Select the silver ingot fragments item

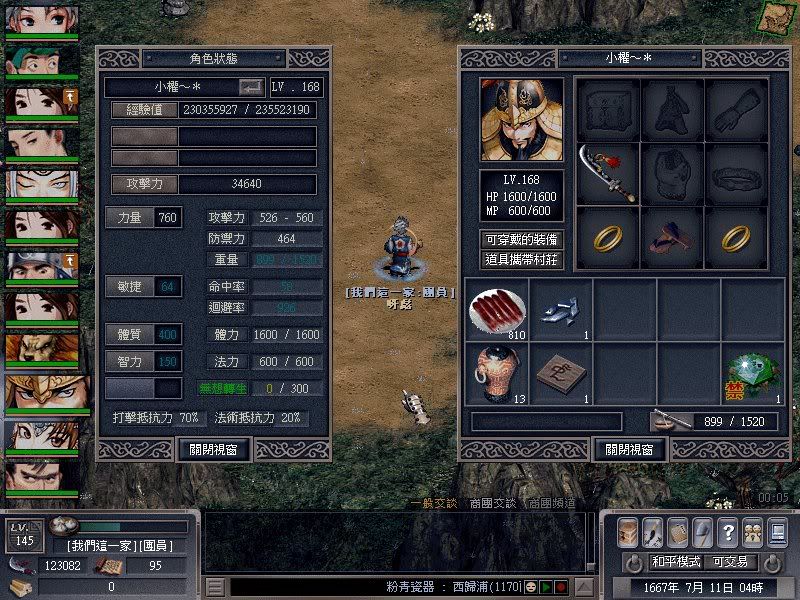coord(561,308)
